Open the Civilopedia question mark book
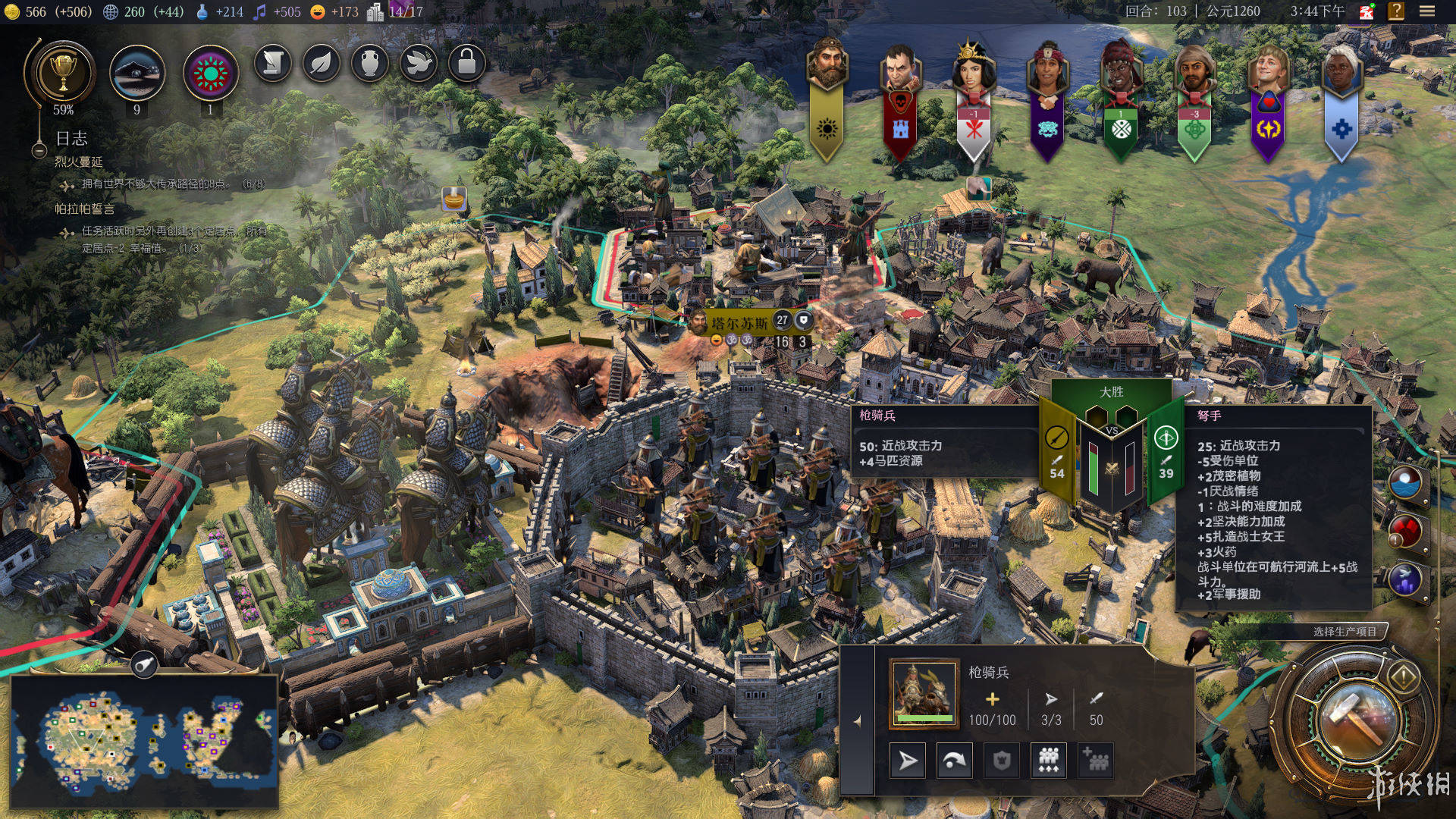 pos(1396,11)
